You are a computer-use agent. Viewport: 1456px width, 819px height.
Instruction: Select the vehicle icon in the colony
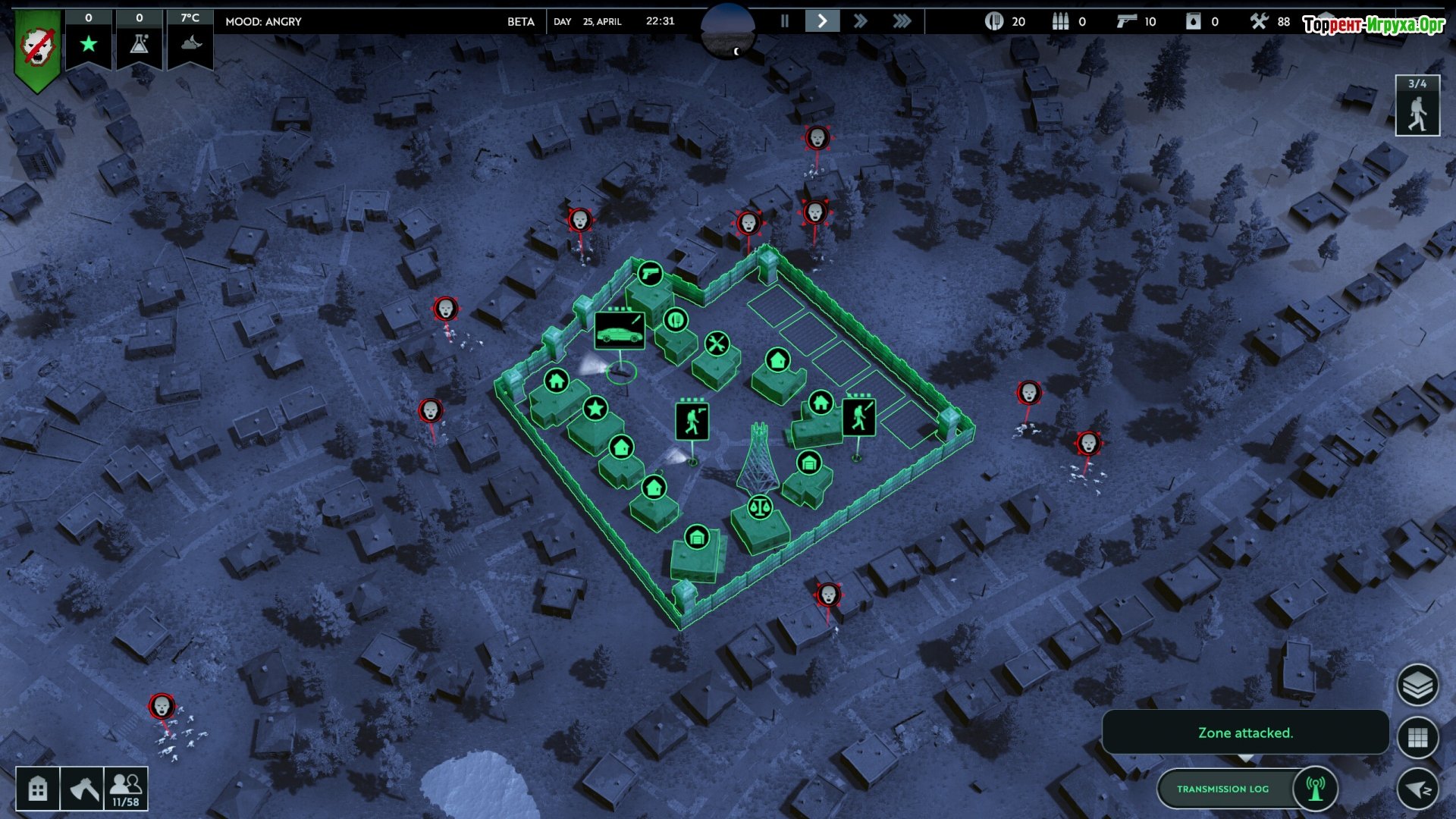click(x=620, y=330)
